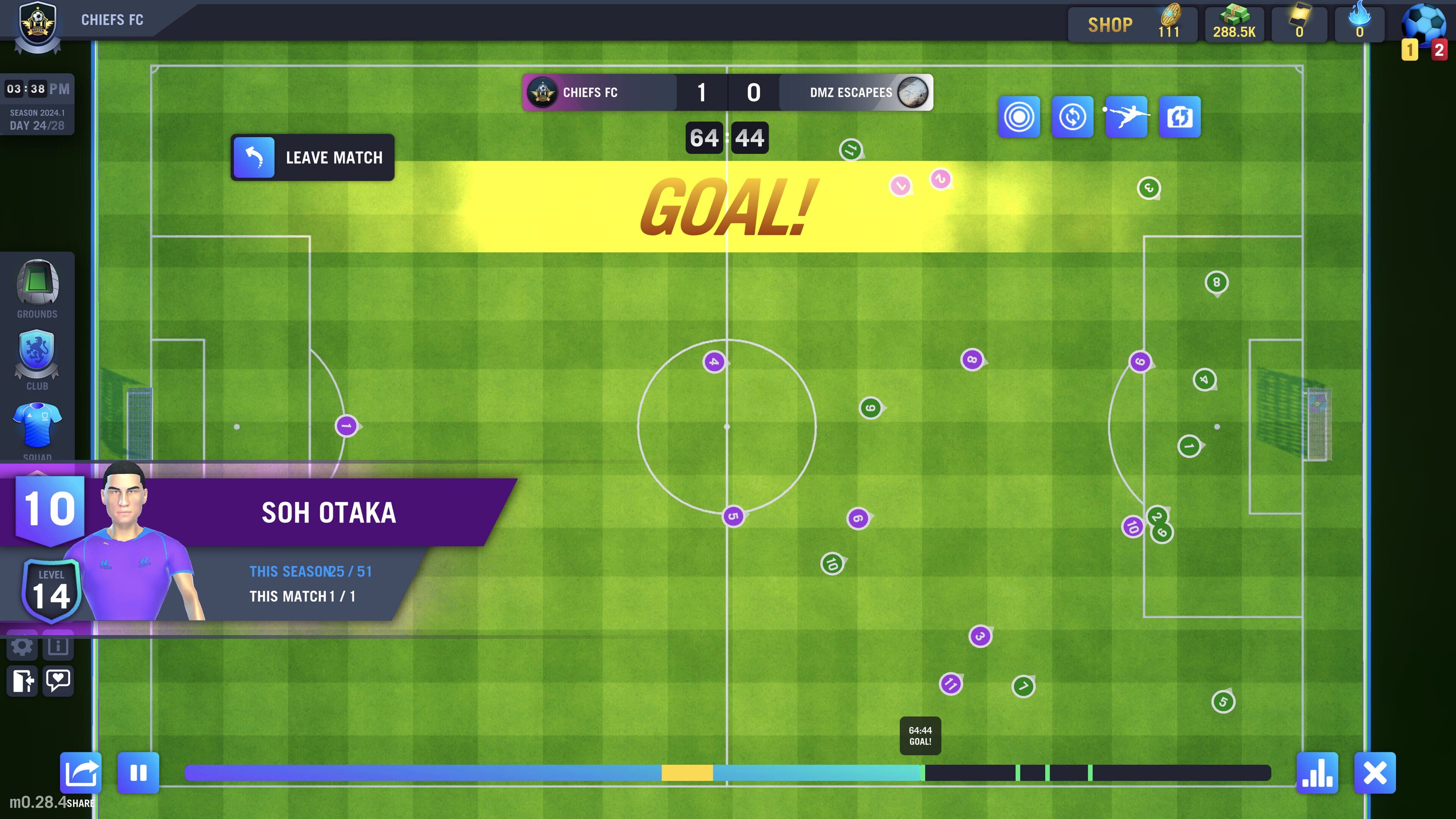This screenshot has height=819, width=1456.
Task: Pause the match replay
Action: [138, 773]
